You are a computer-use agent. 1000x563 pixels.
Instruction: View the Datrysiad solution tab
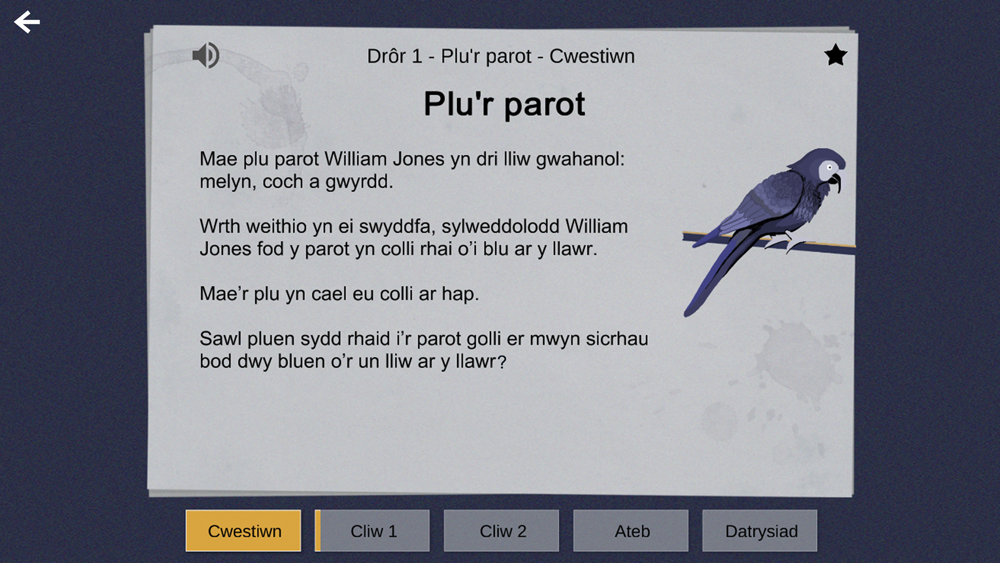[760, 531]
